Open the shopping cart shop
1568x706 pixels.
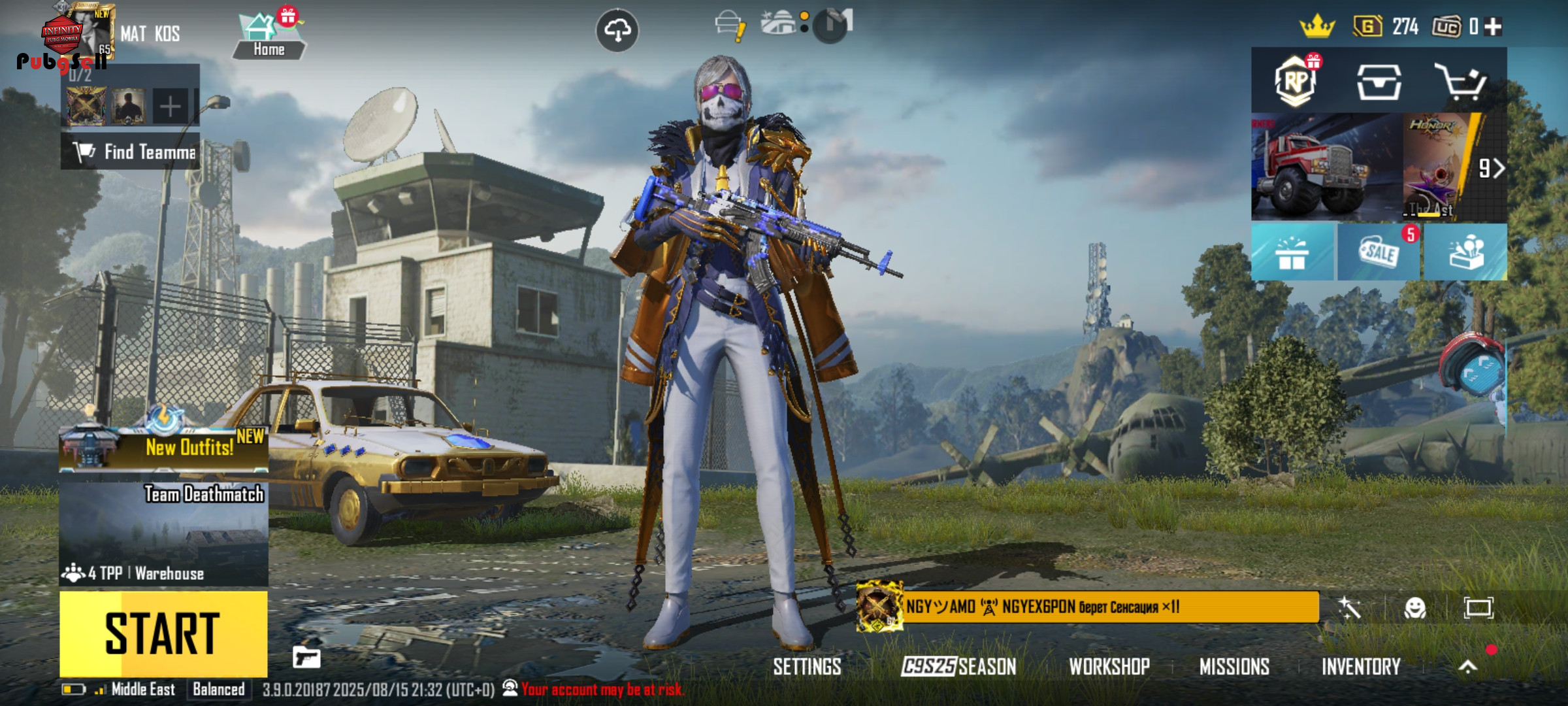(1461, 82)
